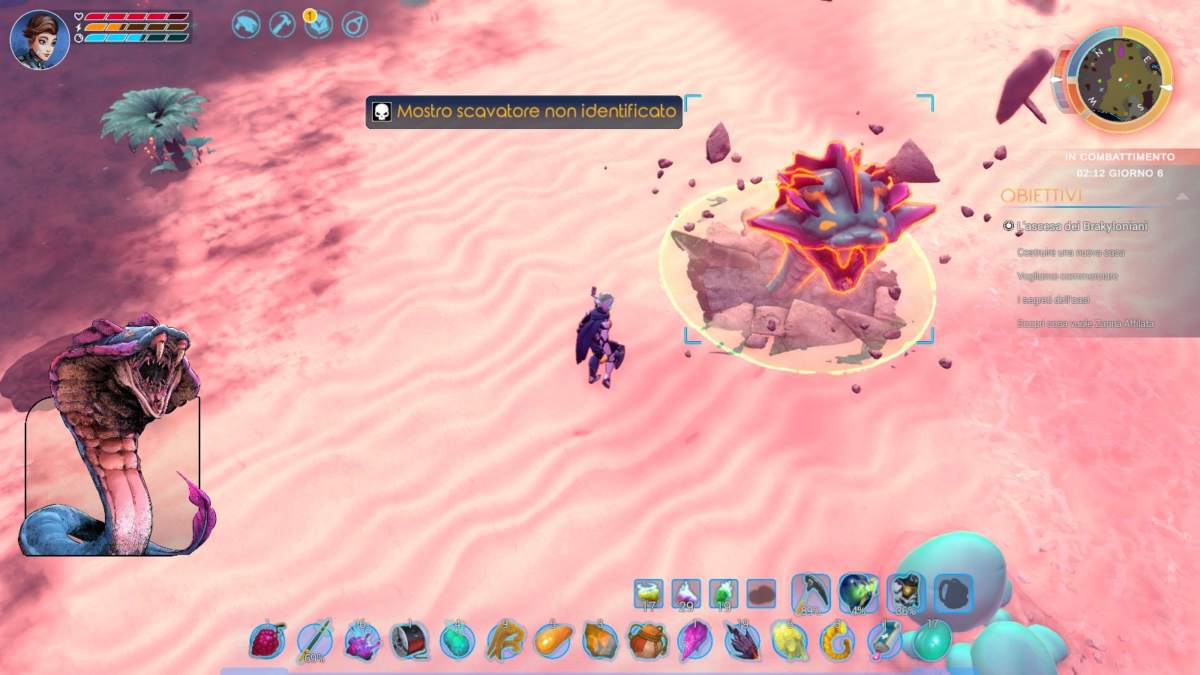The image size is (1200, 675).
Task: Open the player character portrait
Action: [x=40, y=39]
